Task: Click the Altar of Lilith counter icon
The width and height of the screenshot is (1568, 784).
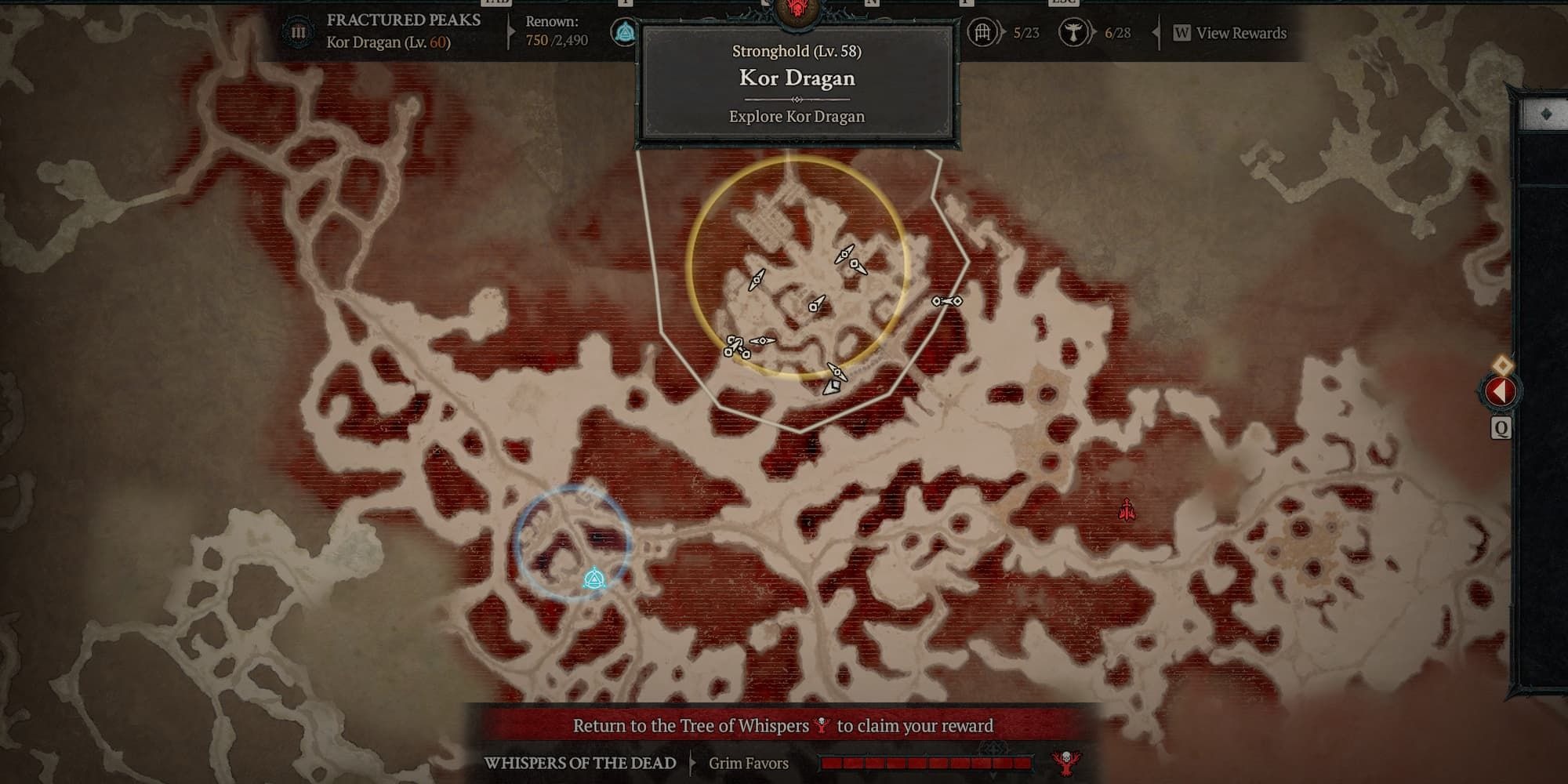Action: pyautogui.click(x=1073, y=32)
